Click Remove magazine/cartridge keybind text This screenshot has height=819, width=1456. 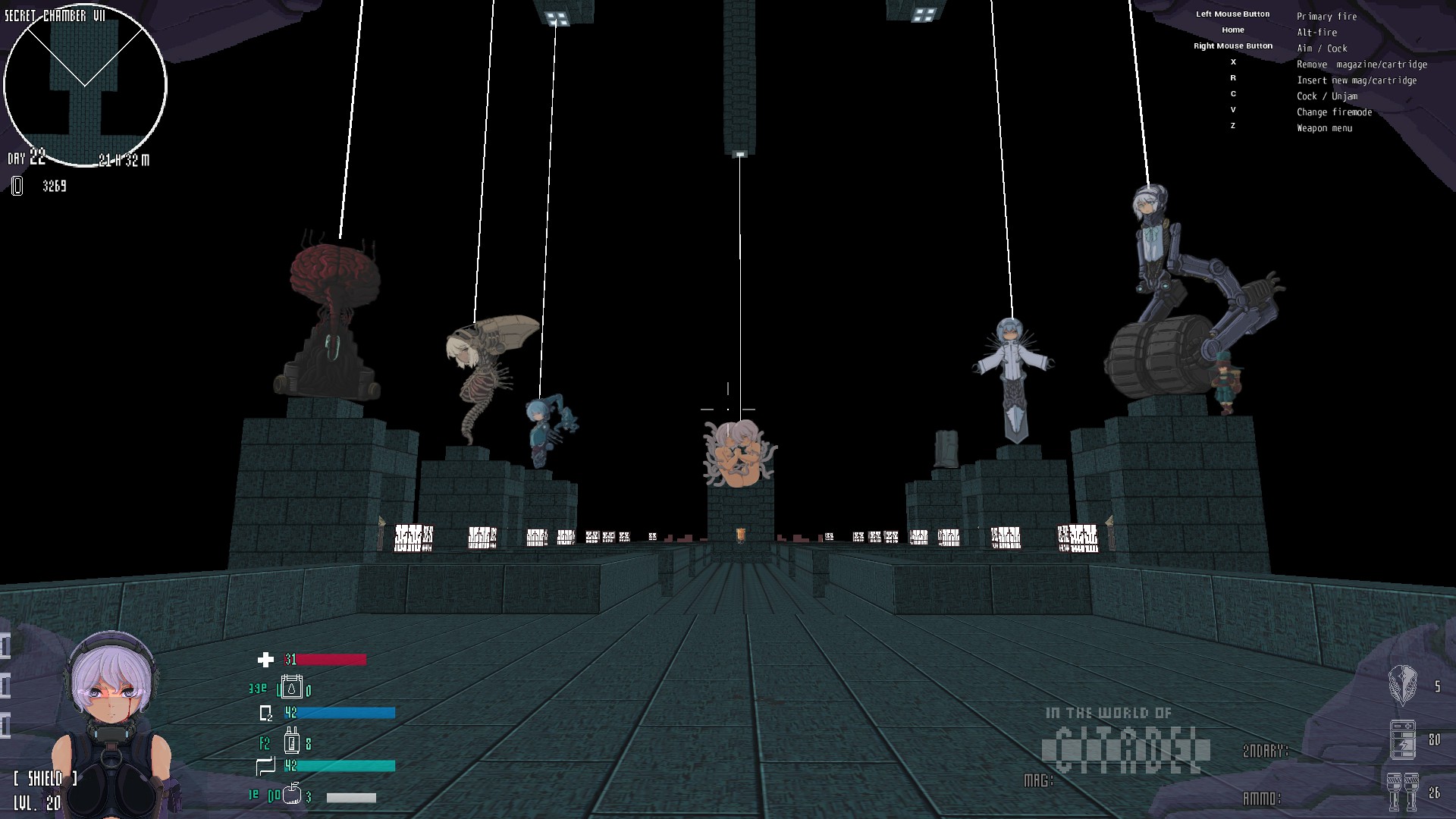tap(1362, 64)
